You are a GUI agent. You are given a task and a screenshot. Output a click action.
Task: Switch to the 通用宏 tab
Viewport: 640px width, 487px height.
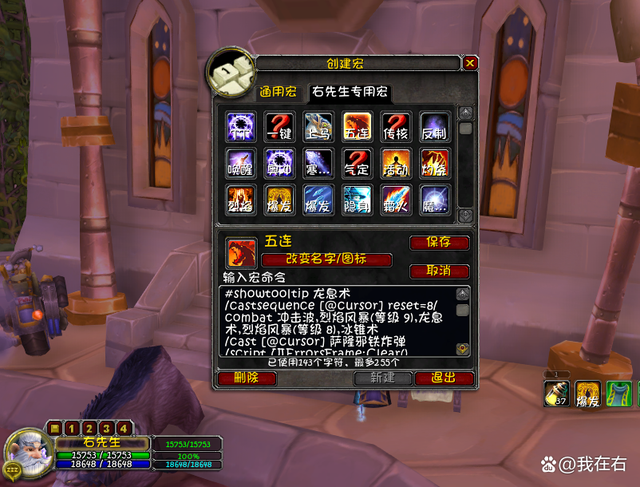(278, 92)
